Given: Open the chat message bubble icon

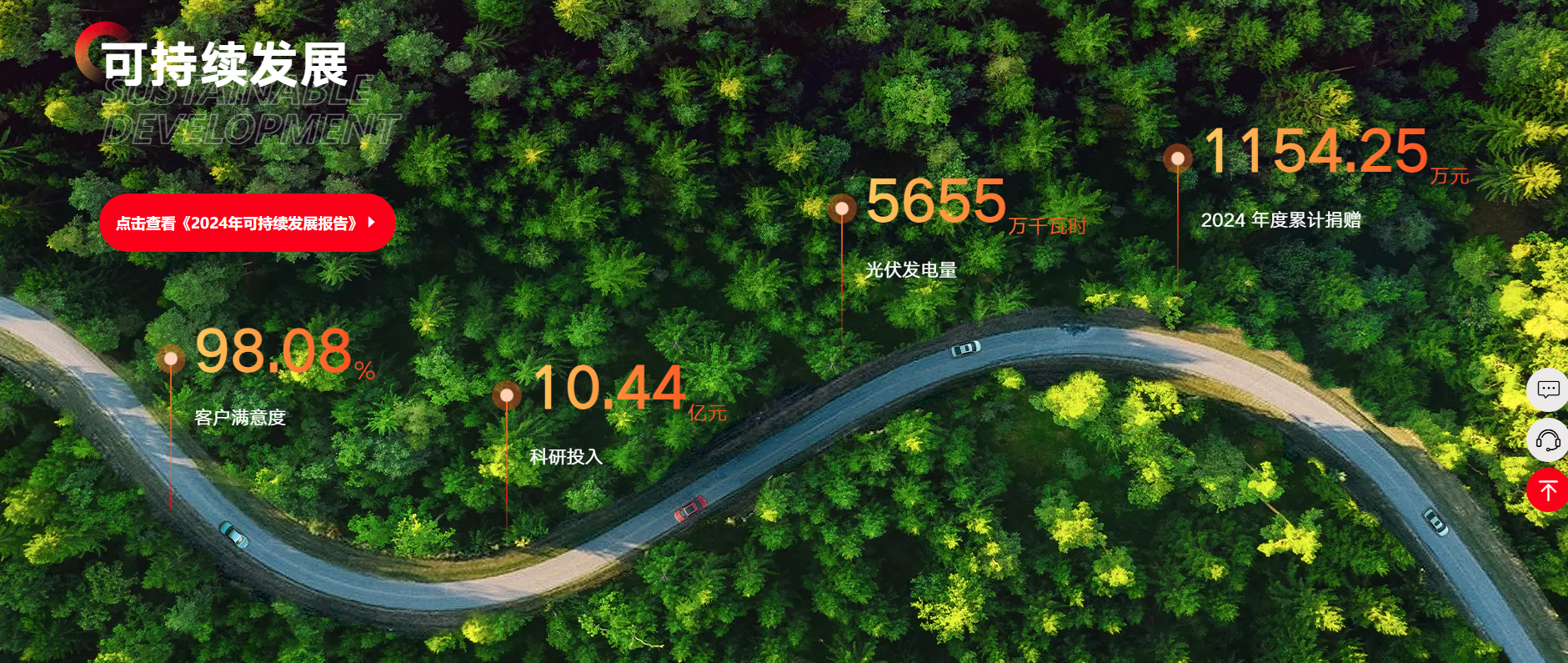Looking at the screenshot, I should 1548,389.
